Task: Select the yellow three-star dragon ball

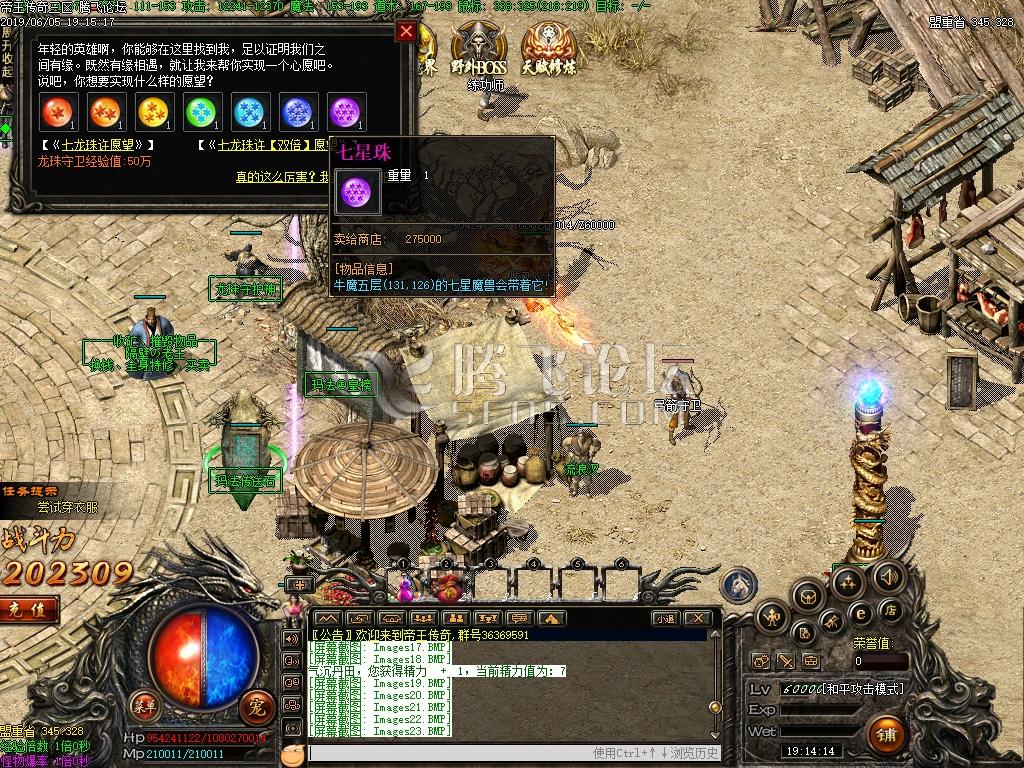Action: 154,112
